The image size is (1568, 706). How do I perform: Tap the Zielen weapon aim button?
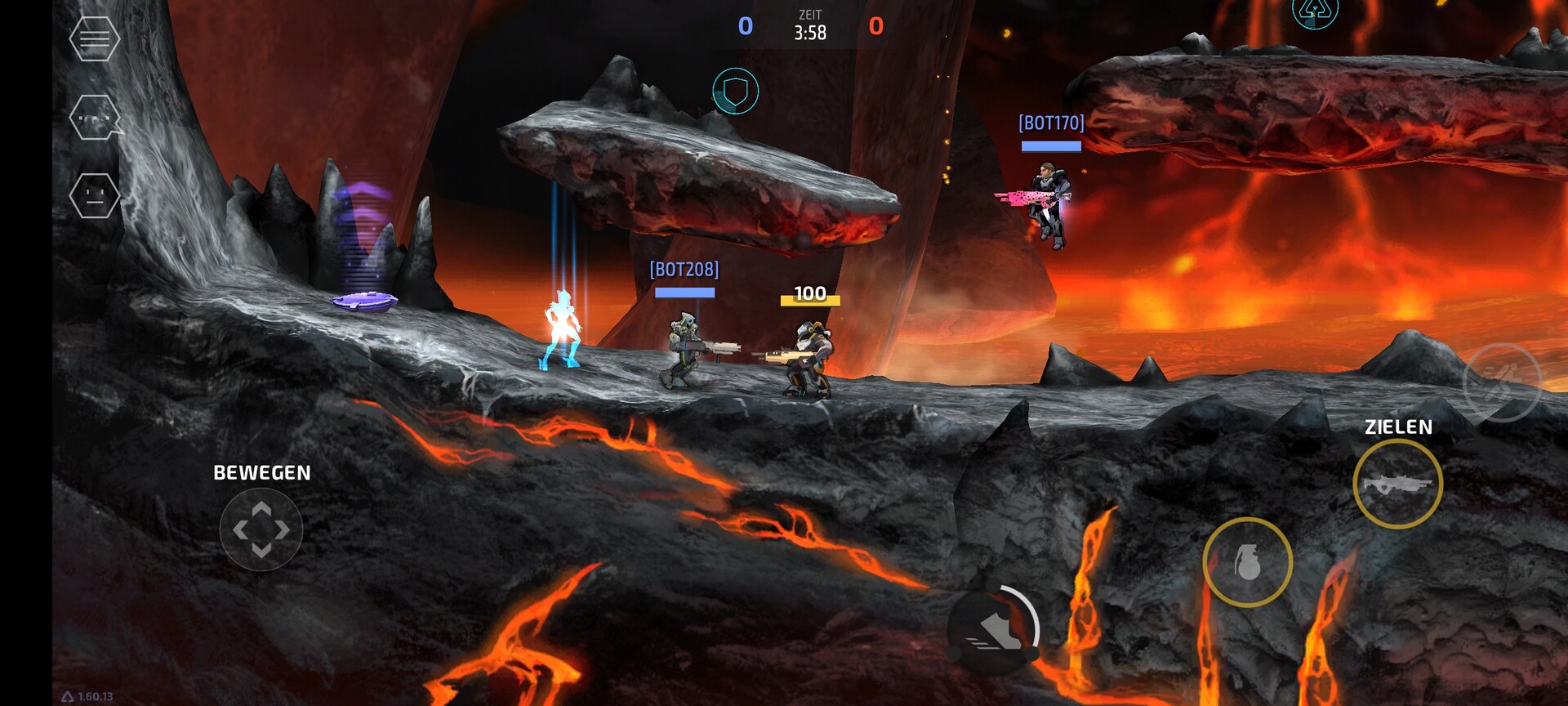[x=1397, y=484]
